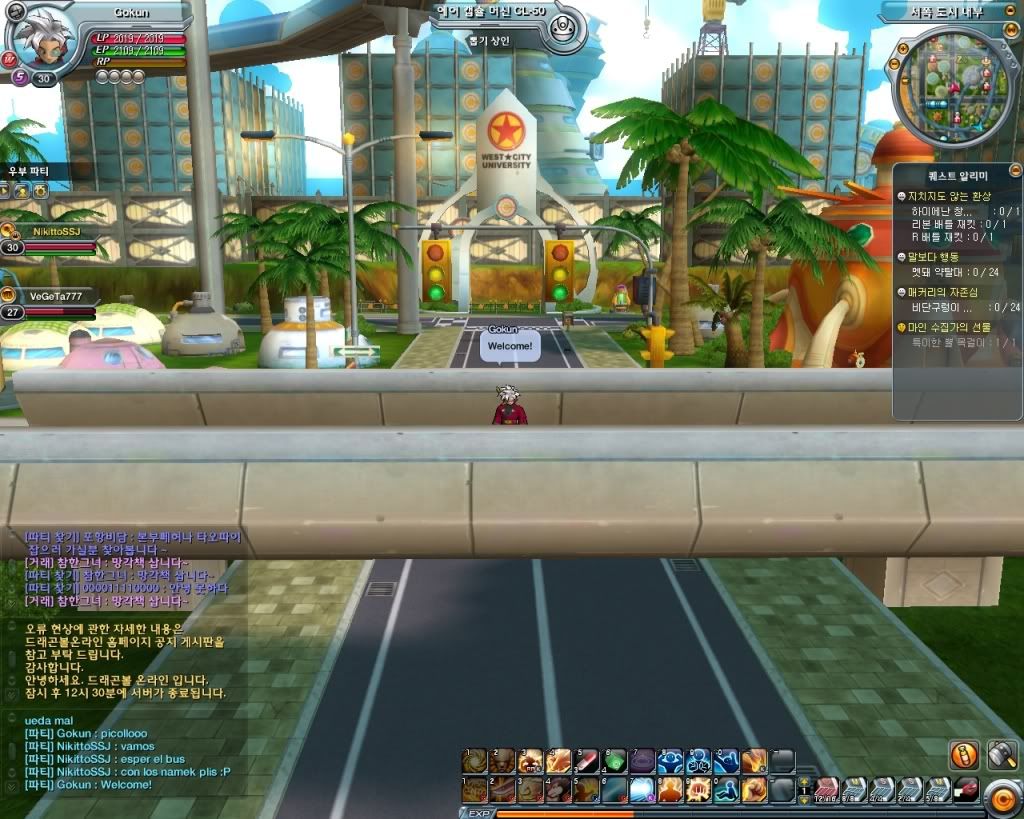Use the green item in top hotbar

615,761
